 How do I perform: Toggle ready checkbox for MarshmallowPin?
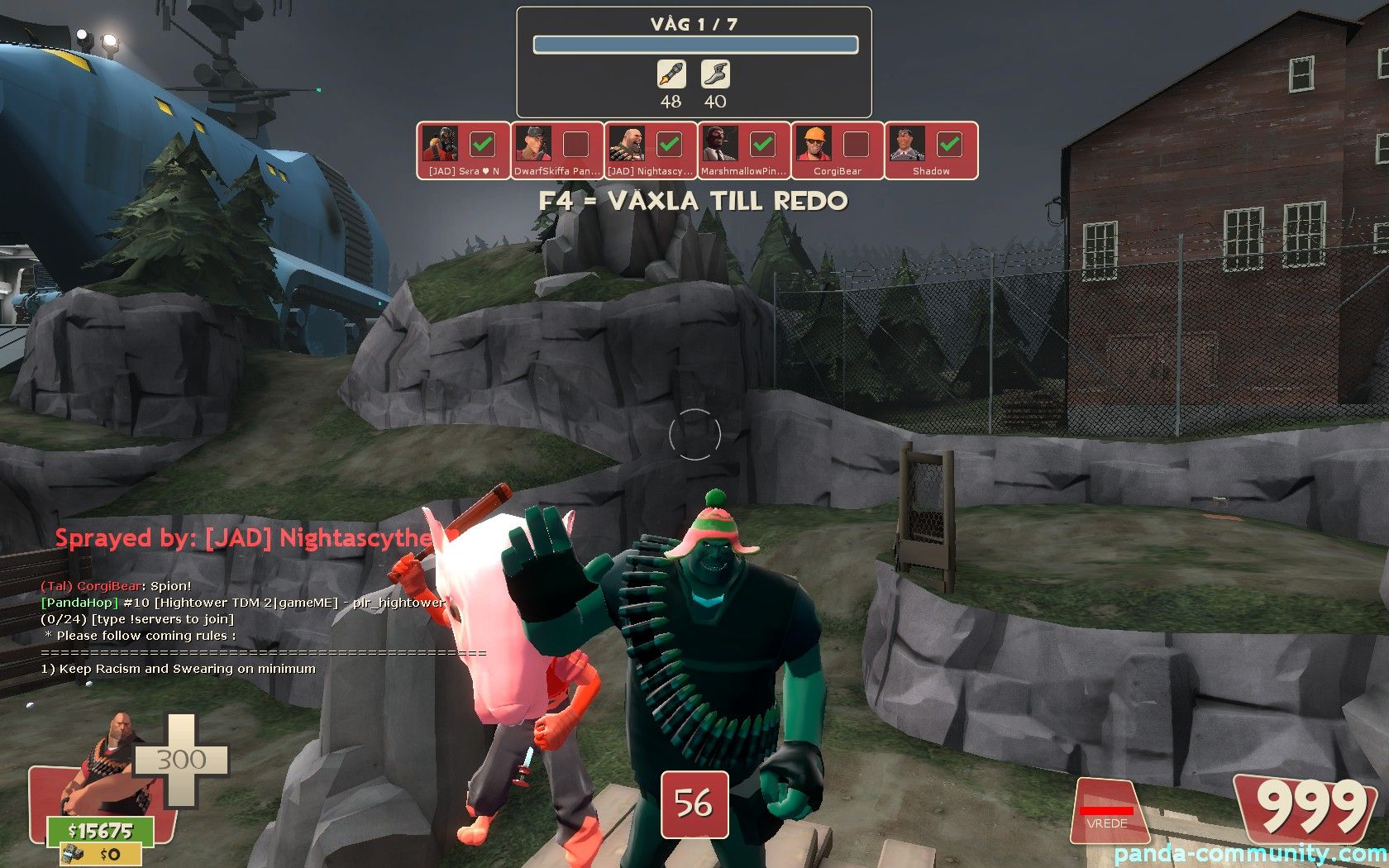tap(762, 145)
